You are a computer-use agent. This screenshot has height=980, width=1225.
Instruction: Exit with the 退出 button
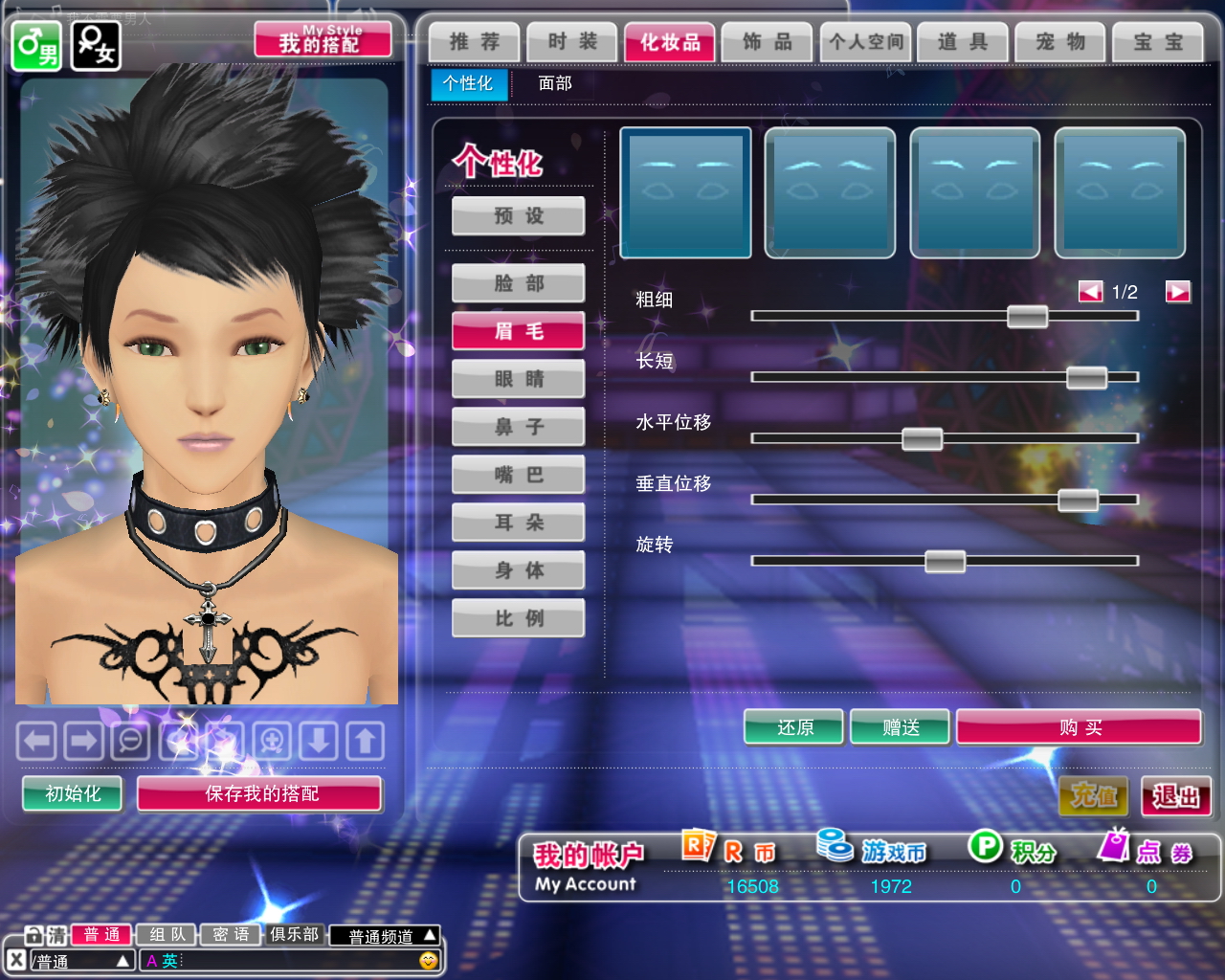pyautogui.click(x=1175, y=796)
